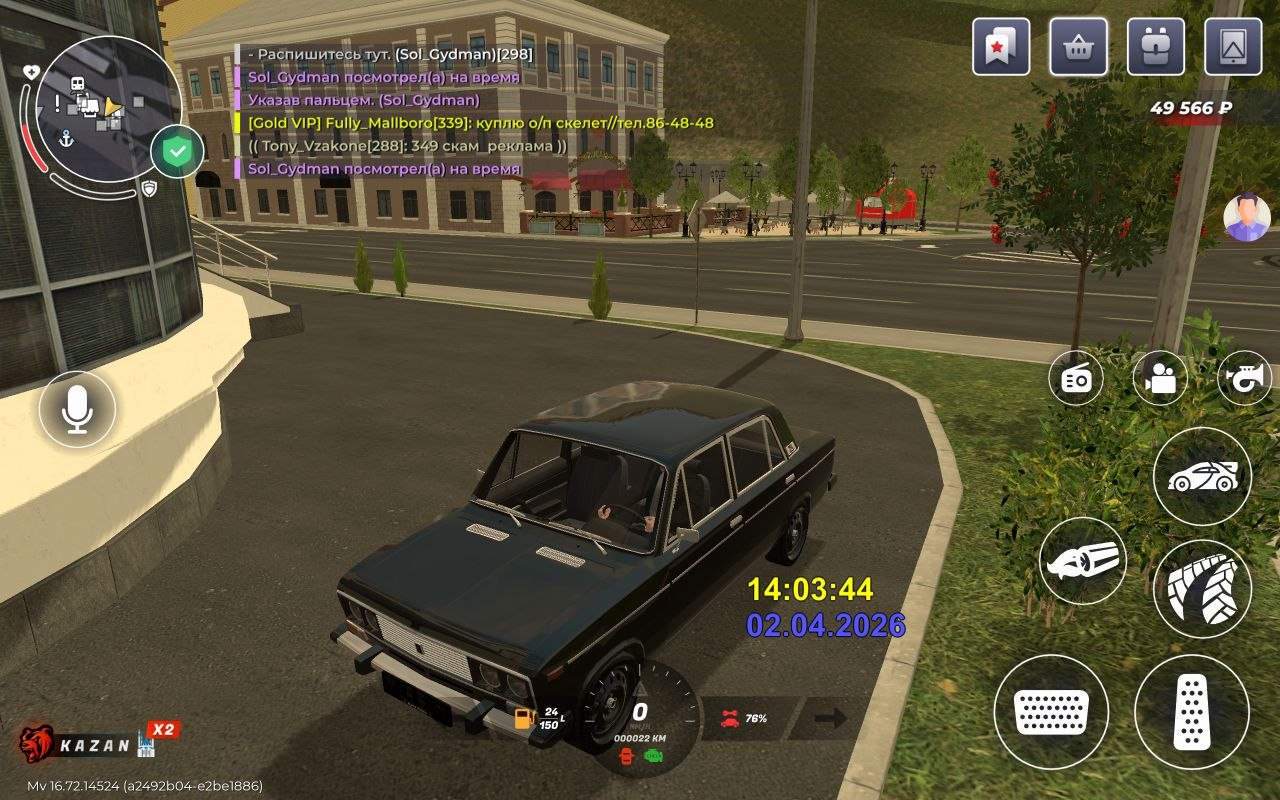Toggle the headlights button

point(1083,561)
